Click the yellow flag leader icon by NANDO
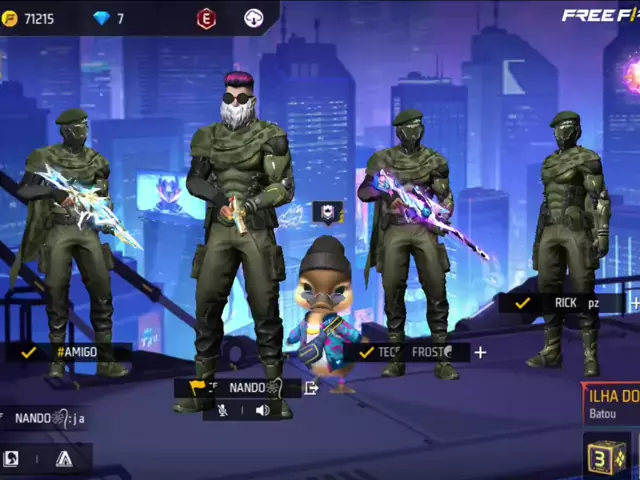This screenshot has width=640, height=480. (197, 388)
